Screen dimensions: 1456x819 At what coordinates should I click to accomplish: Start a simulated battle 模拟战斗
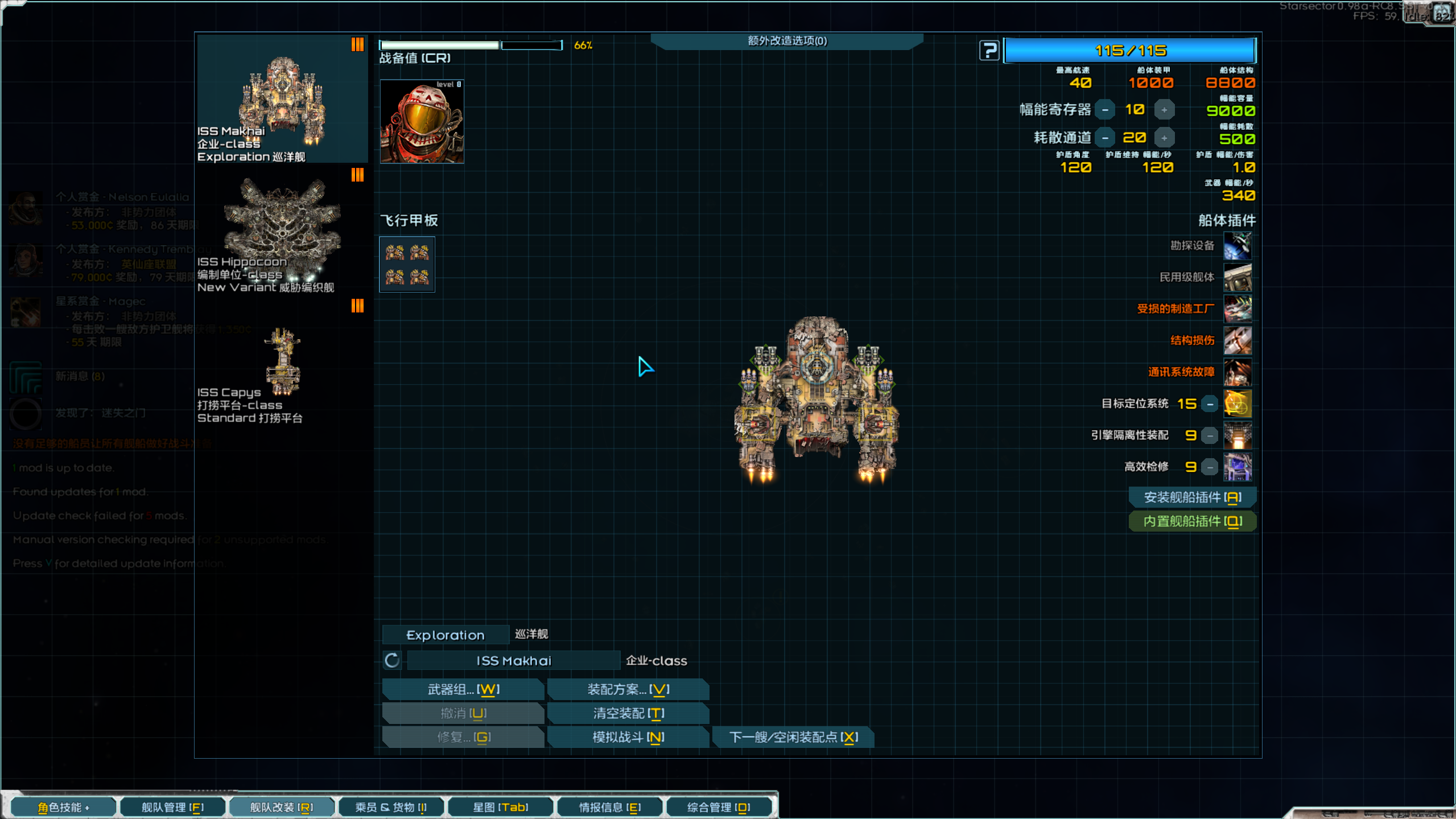point(628,737)
